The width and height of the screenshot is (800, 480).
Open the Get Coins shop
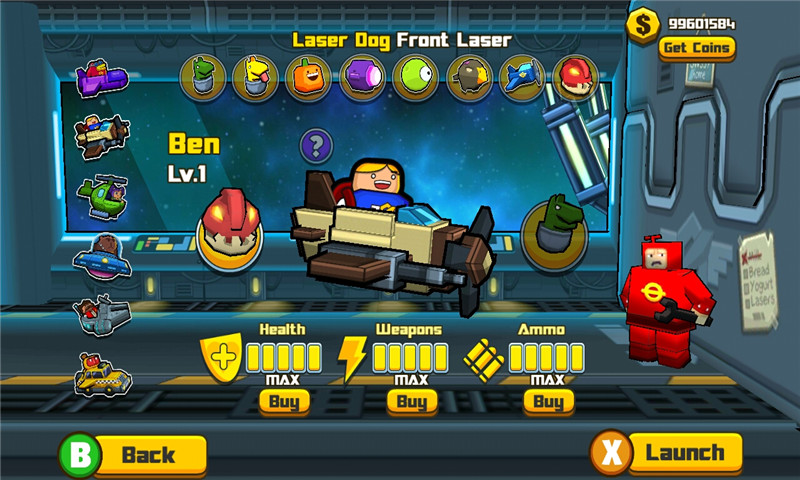click(x=696, y=47)
